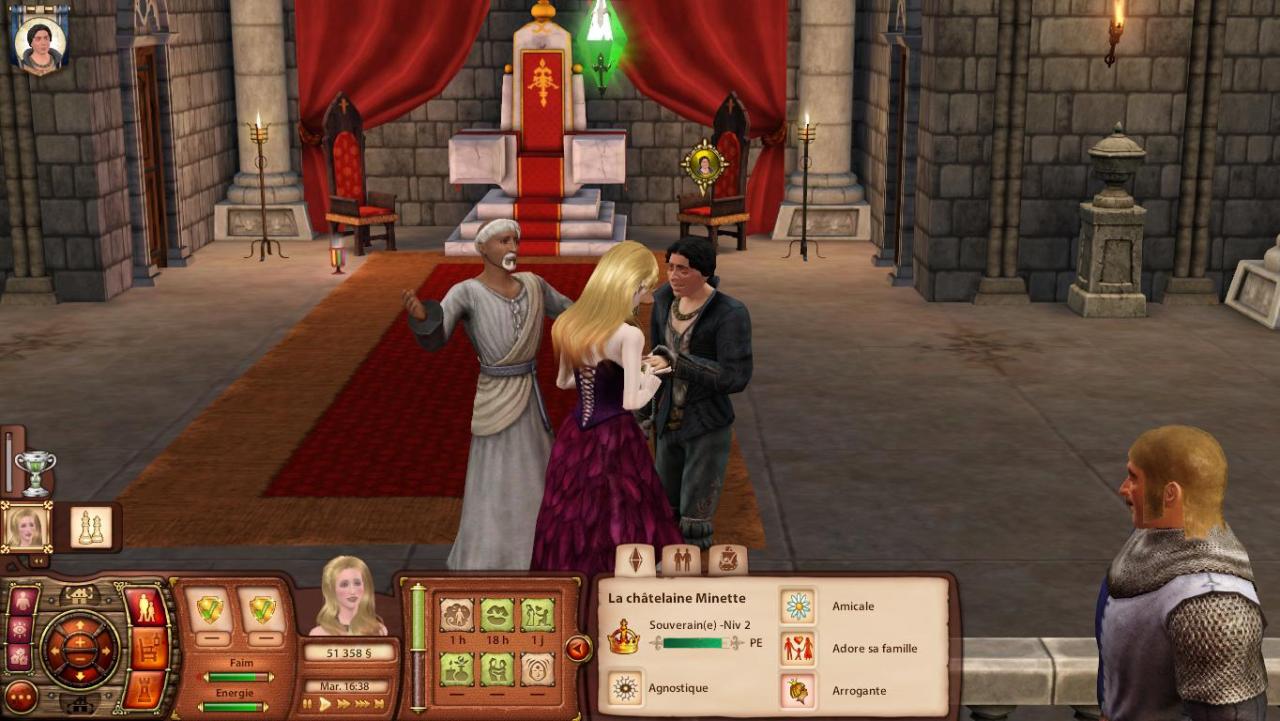Pause the game with the pause button
This screenshot has height=721, width=1280.
[308, 704]
